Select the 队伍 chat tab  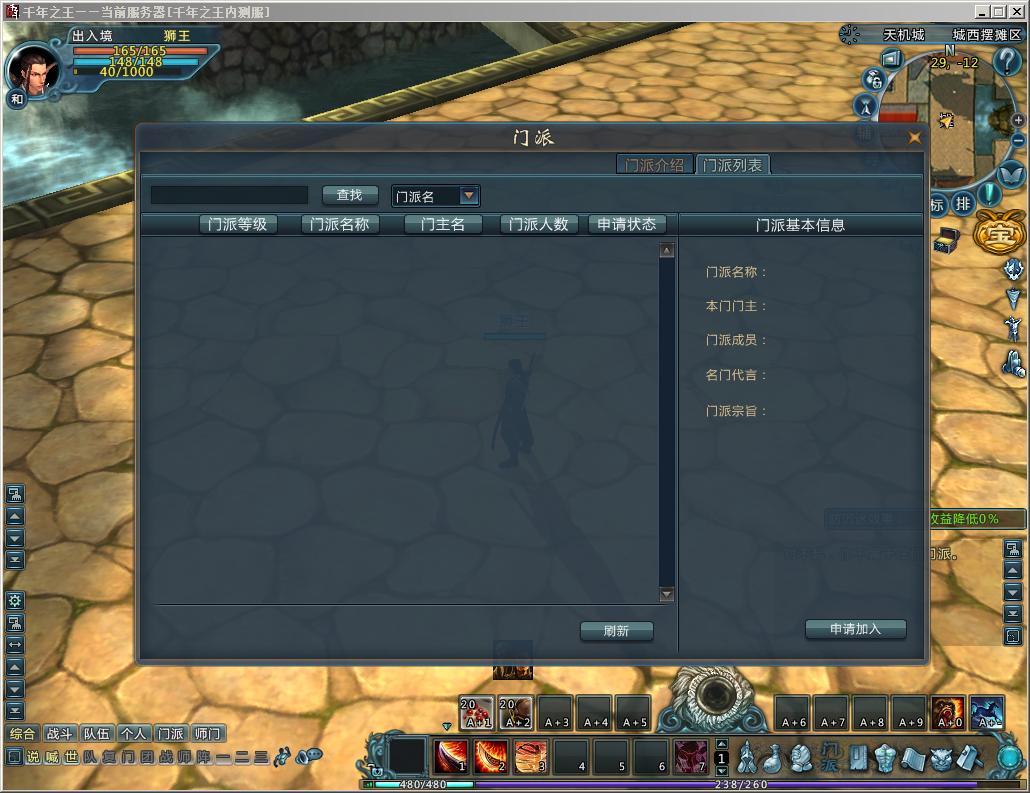(x=97, y=733)
